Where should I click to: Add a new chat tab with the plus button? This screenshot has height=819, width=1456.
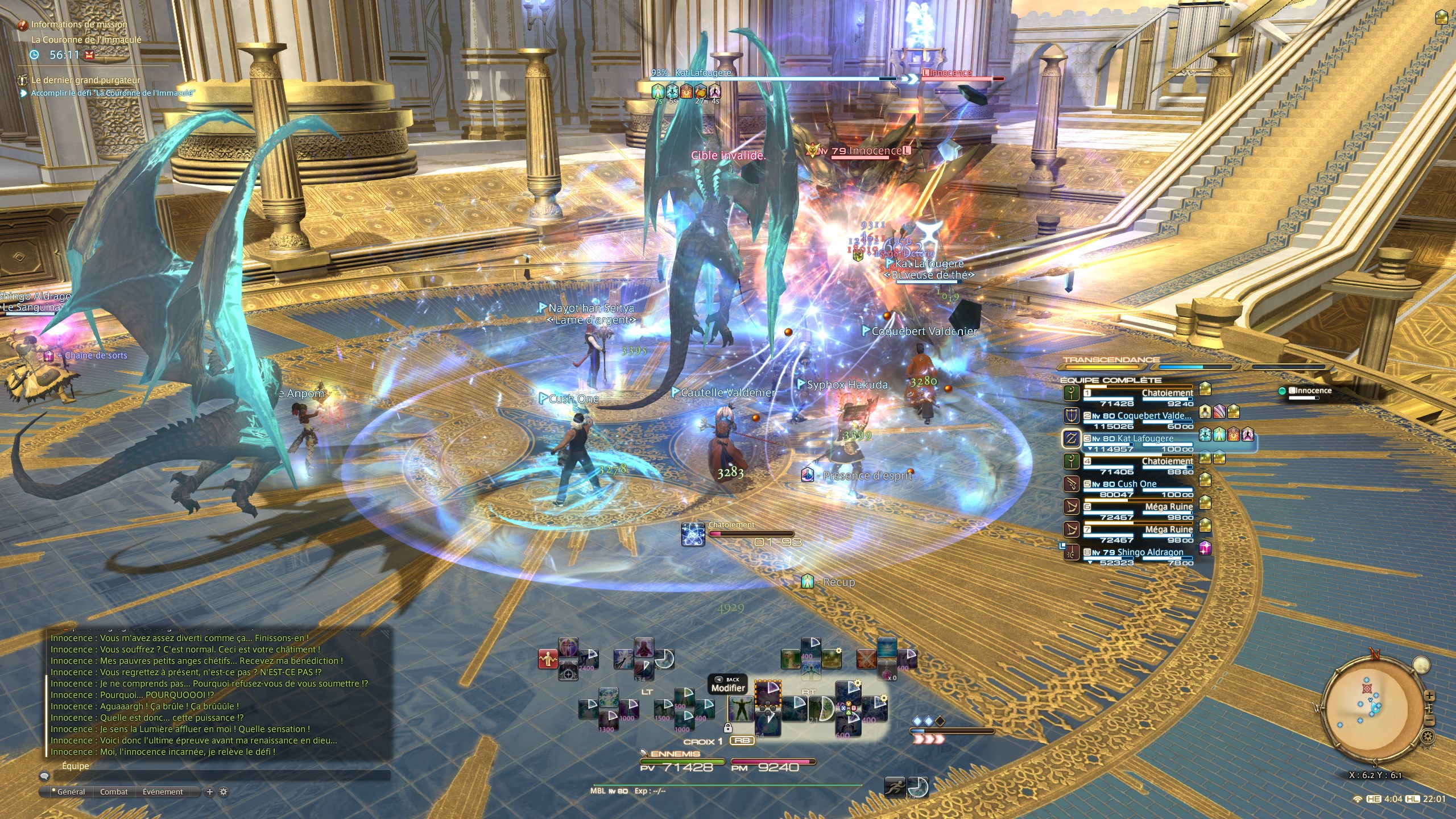pyautogui.click(x=209, y=792)
